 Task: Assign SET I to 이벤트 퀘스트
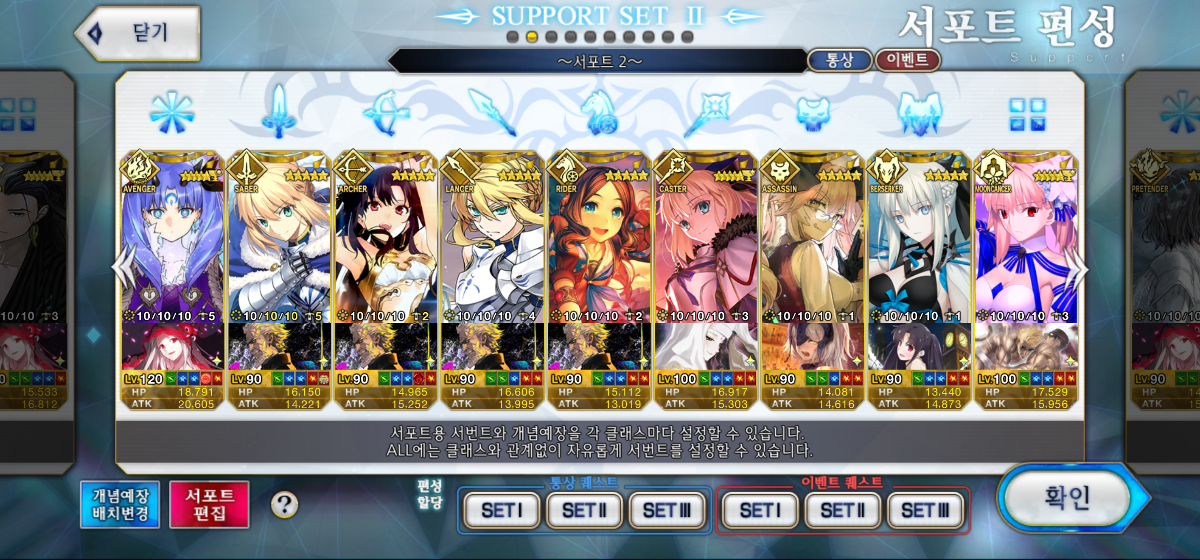tap(760, 510)
